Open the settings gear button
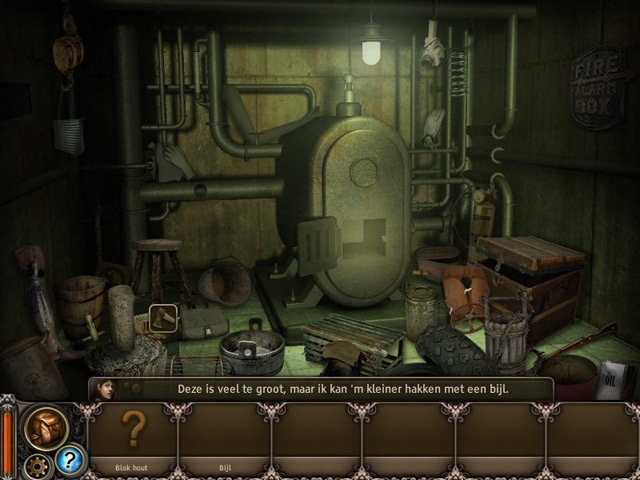The image size is (640, 480). (39, 465)
